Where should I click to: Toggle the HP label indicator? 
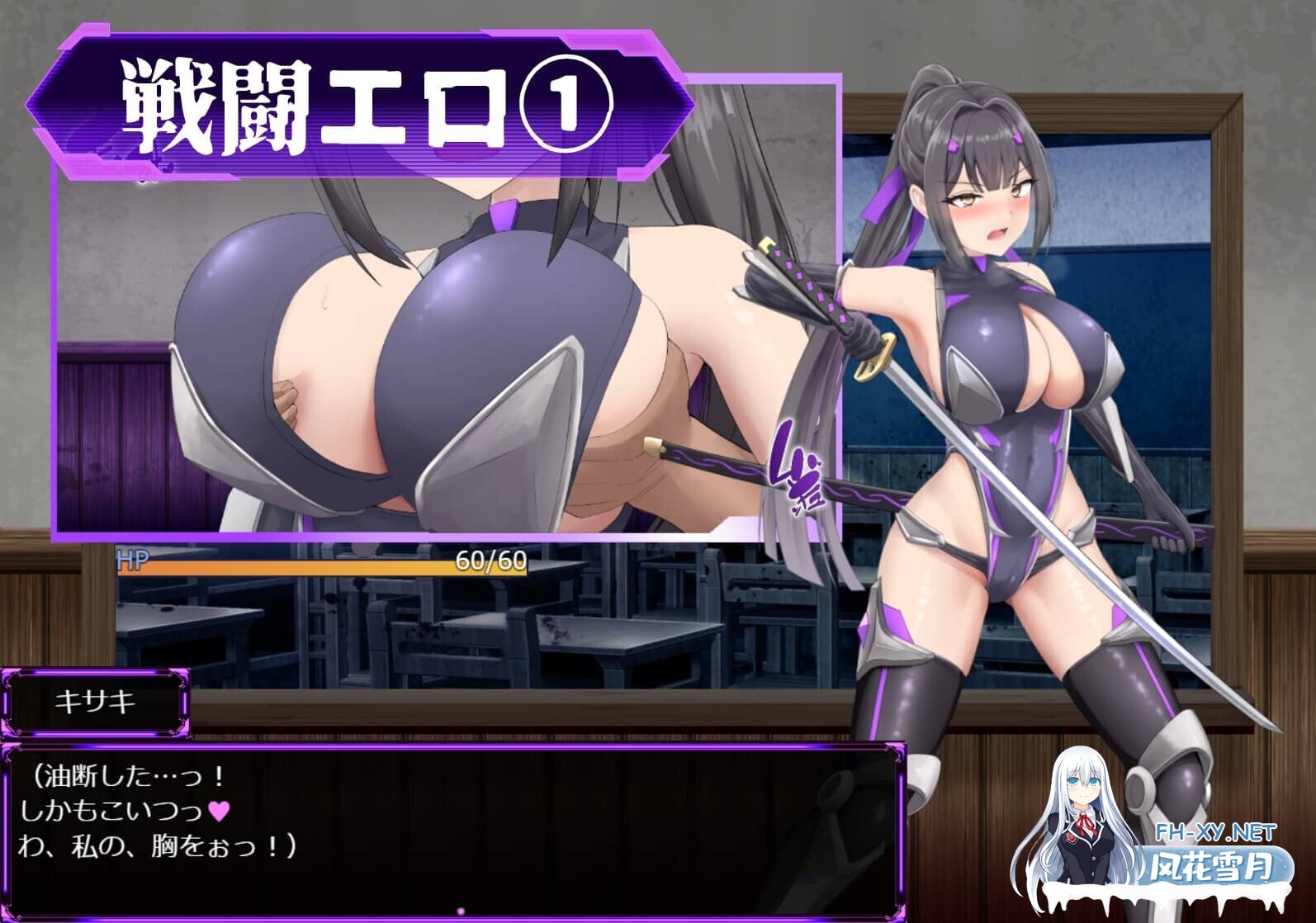pyautogui.click(x=132, y=561)
